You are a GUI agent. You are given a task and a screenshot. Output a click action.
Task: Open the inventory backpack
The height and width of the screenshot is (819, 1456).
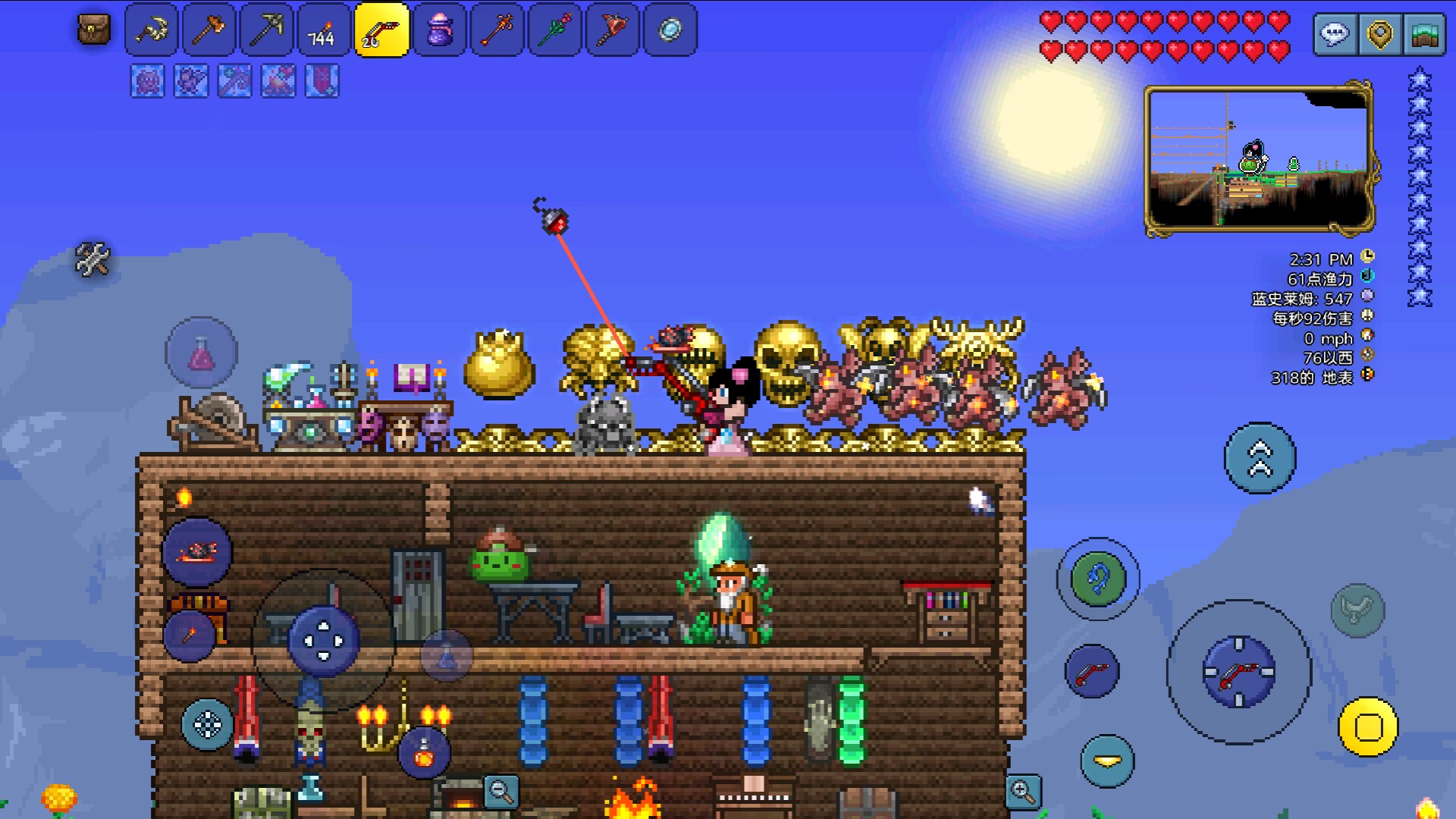point(94,30)
